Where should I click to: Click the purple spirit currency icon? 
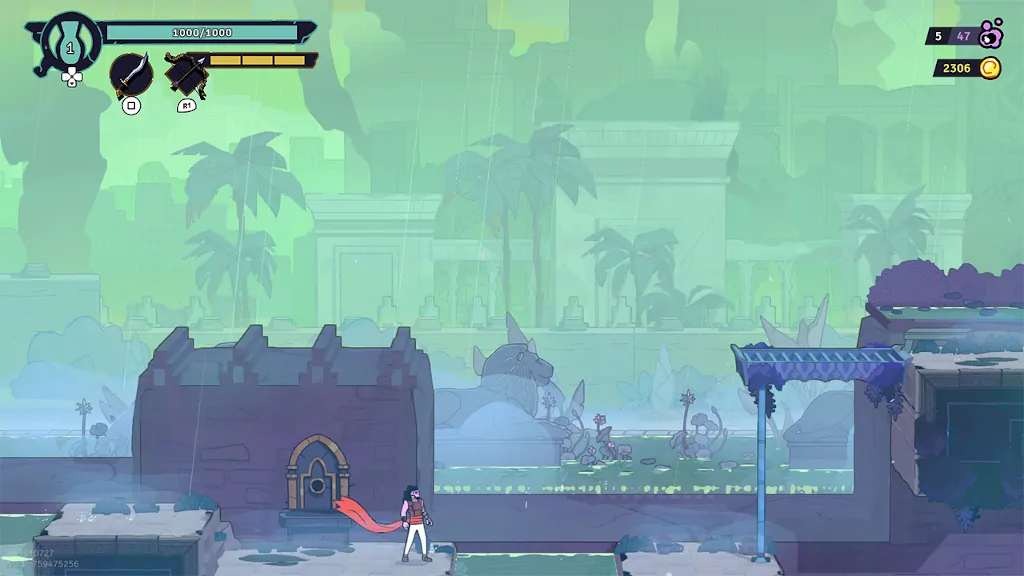pos(990,35)
